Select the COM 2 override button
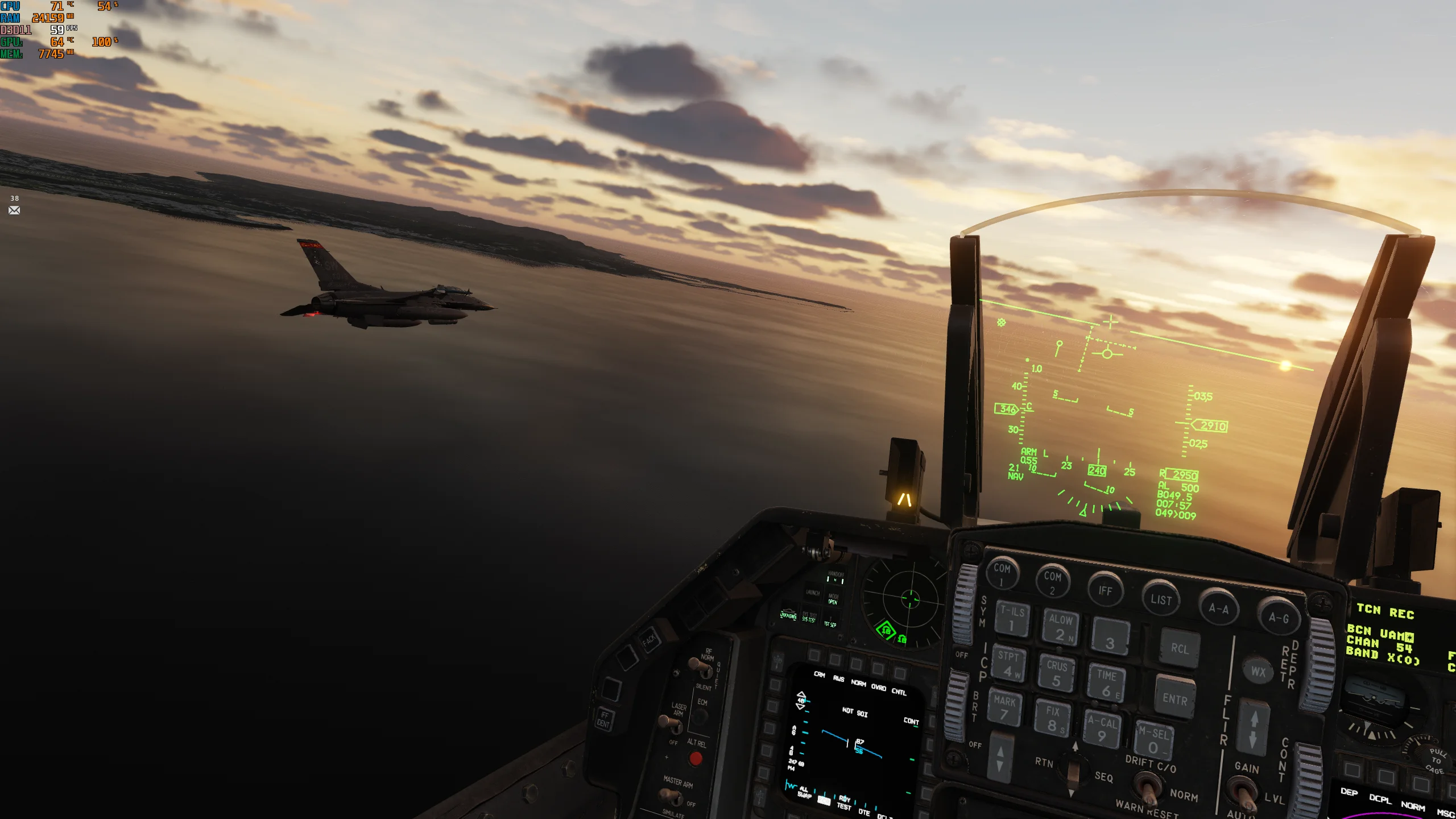1456x819 pixels. [1052, 582]
